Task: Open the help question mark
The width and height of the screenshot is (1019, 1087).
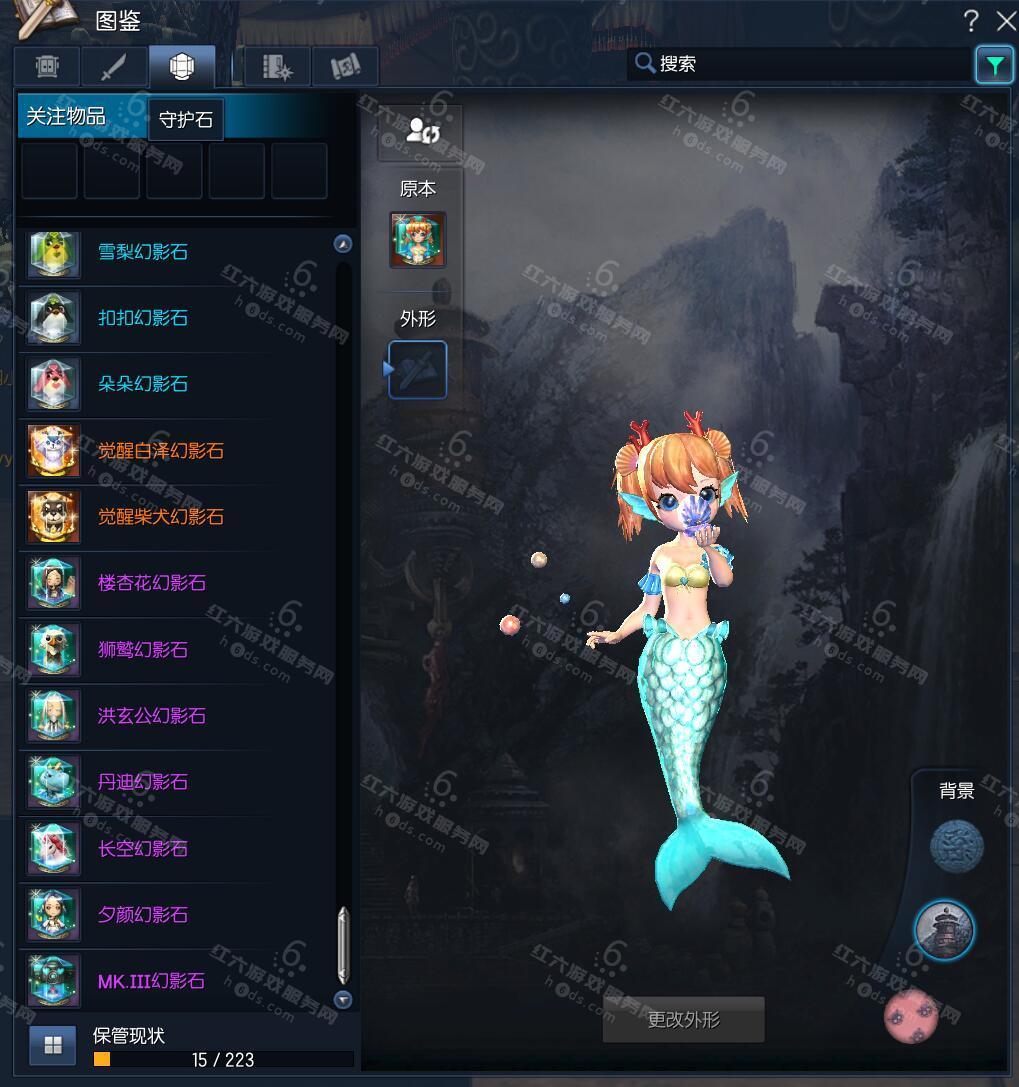Action: 970,20
